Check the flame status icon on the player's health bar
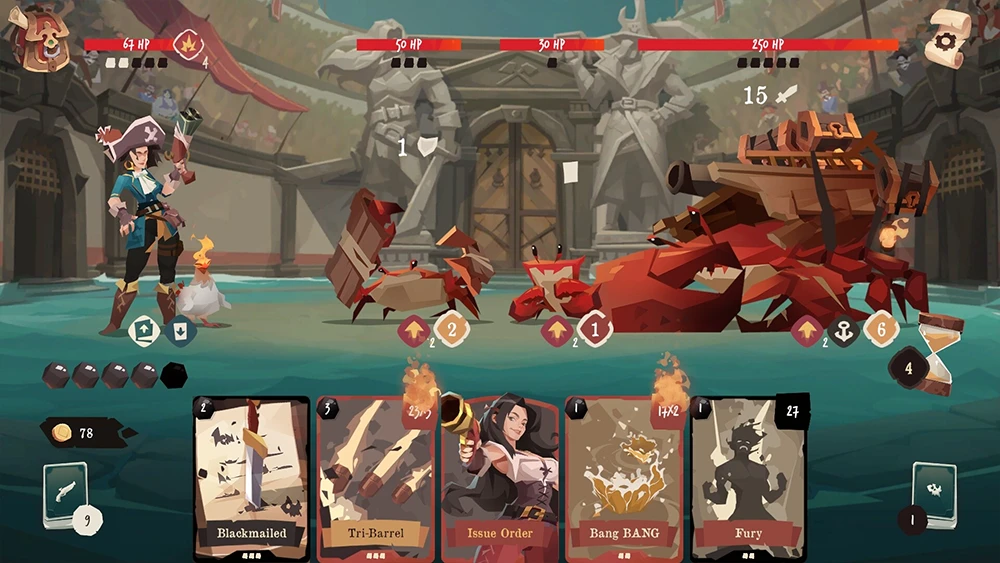This screenshot has height=563, width=1000. tap(188, 44)
